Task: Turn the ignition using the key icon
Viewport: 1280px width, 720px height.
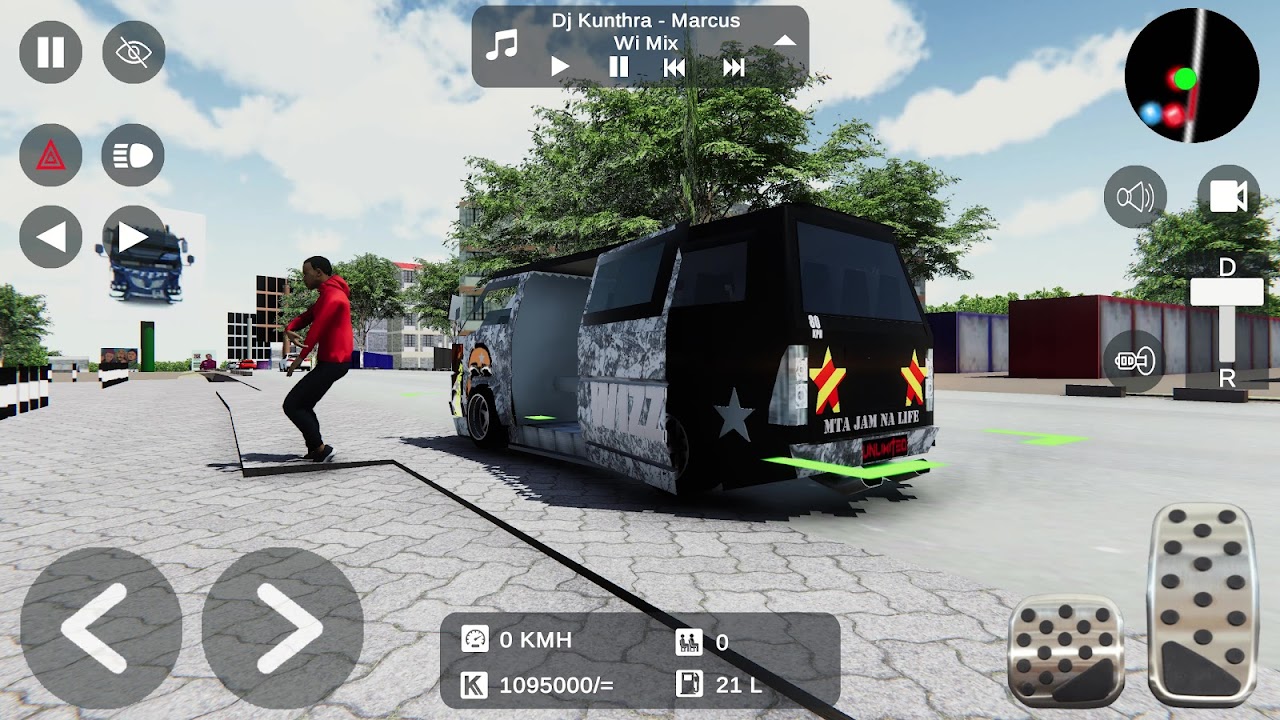Action: point(1133,360)
